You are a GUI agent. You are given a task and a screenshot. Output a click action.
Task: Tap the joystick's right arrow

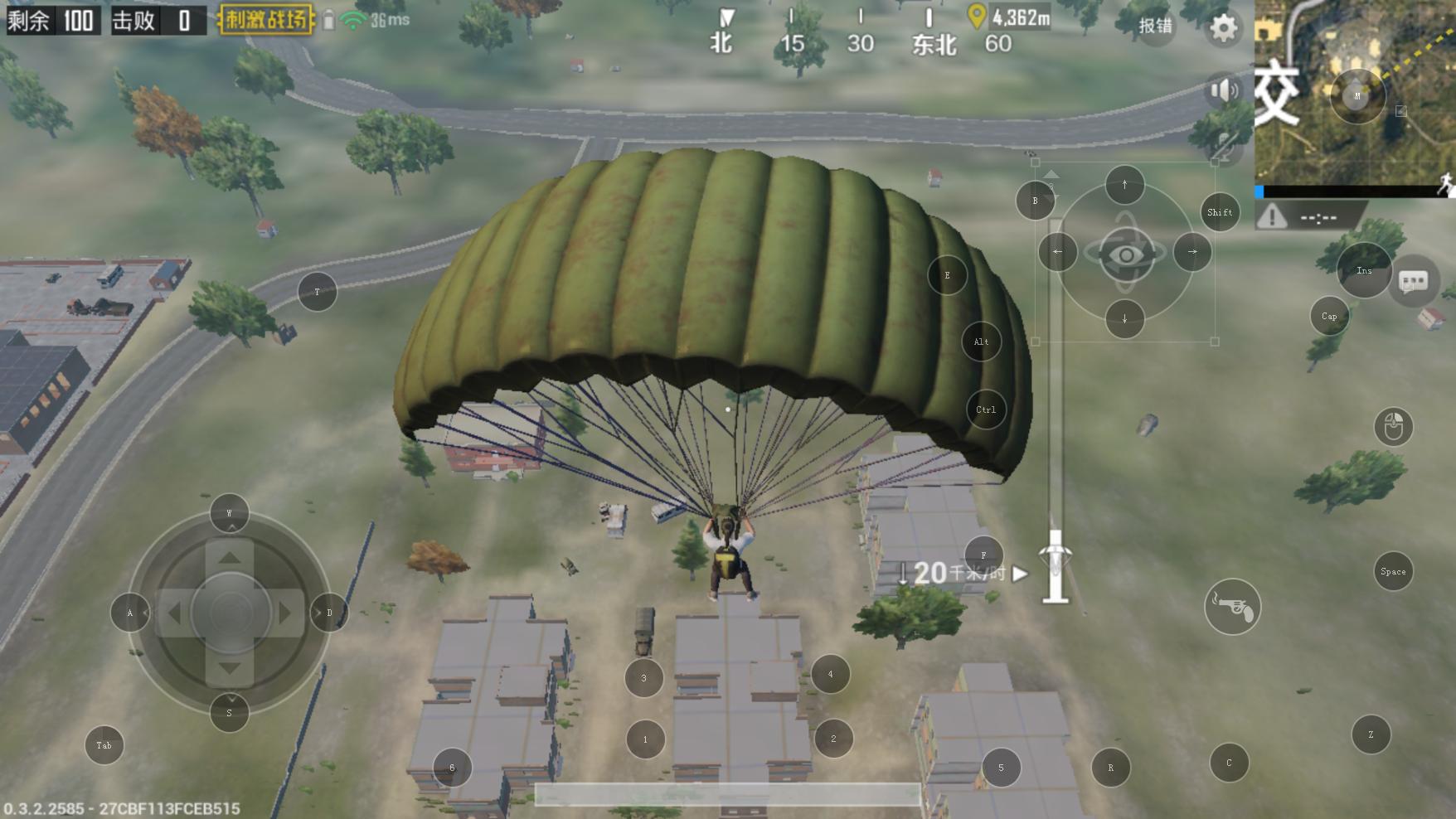285,613
